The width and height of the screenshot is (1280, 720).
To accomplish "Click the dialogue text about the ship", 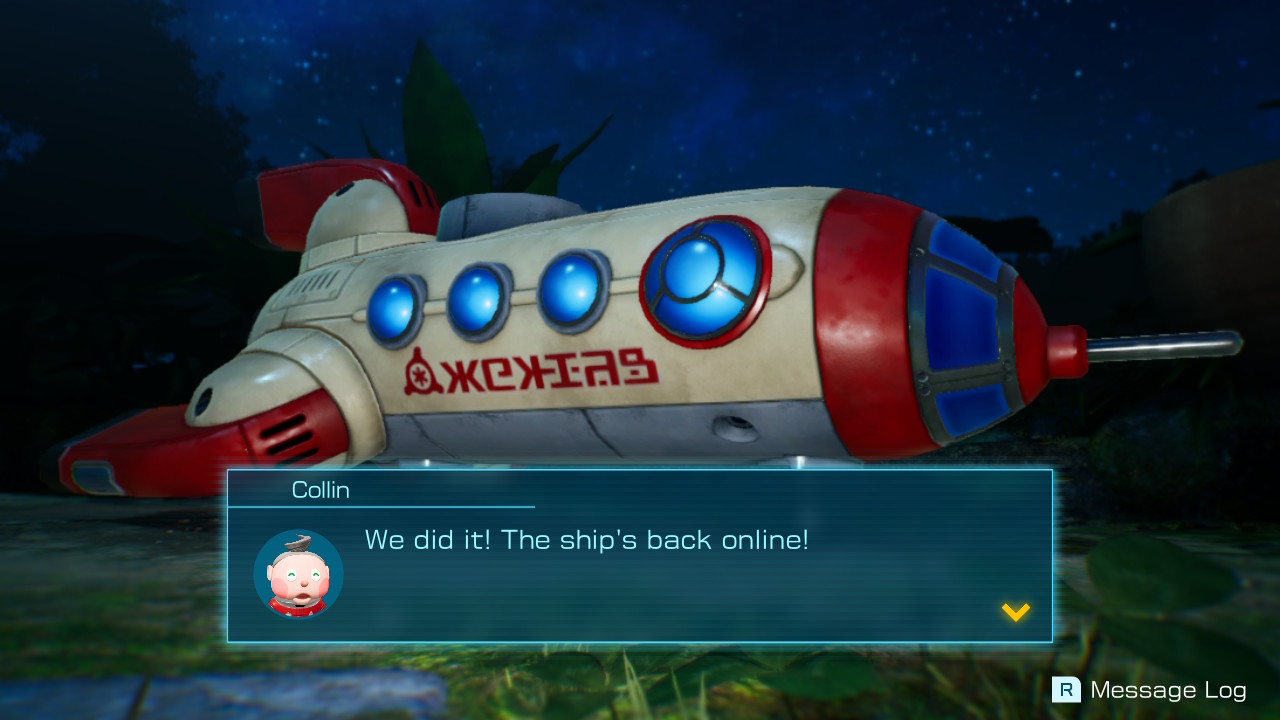I will tap(590, 540).
